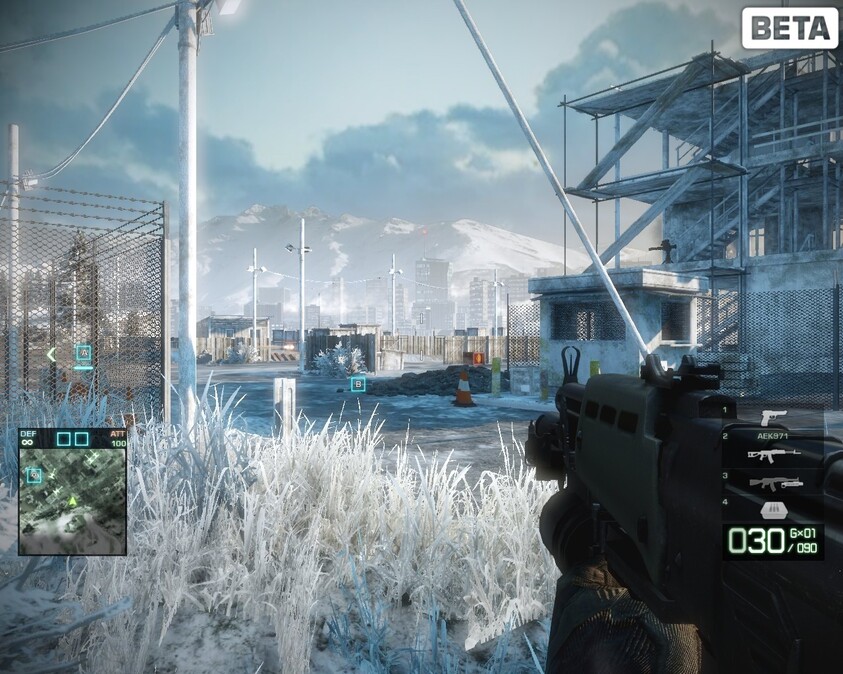
Task: Click the BETA badge
Action: 789,28
